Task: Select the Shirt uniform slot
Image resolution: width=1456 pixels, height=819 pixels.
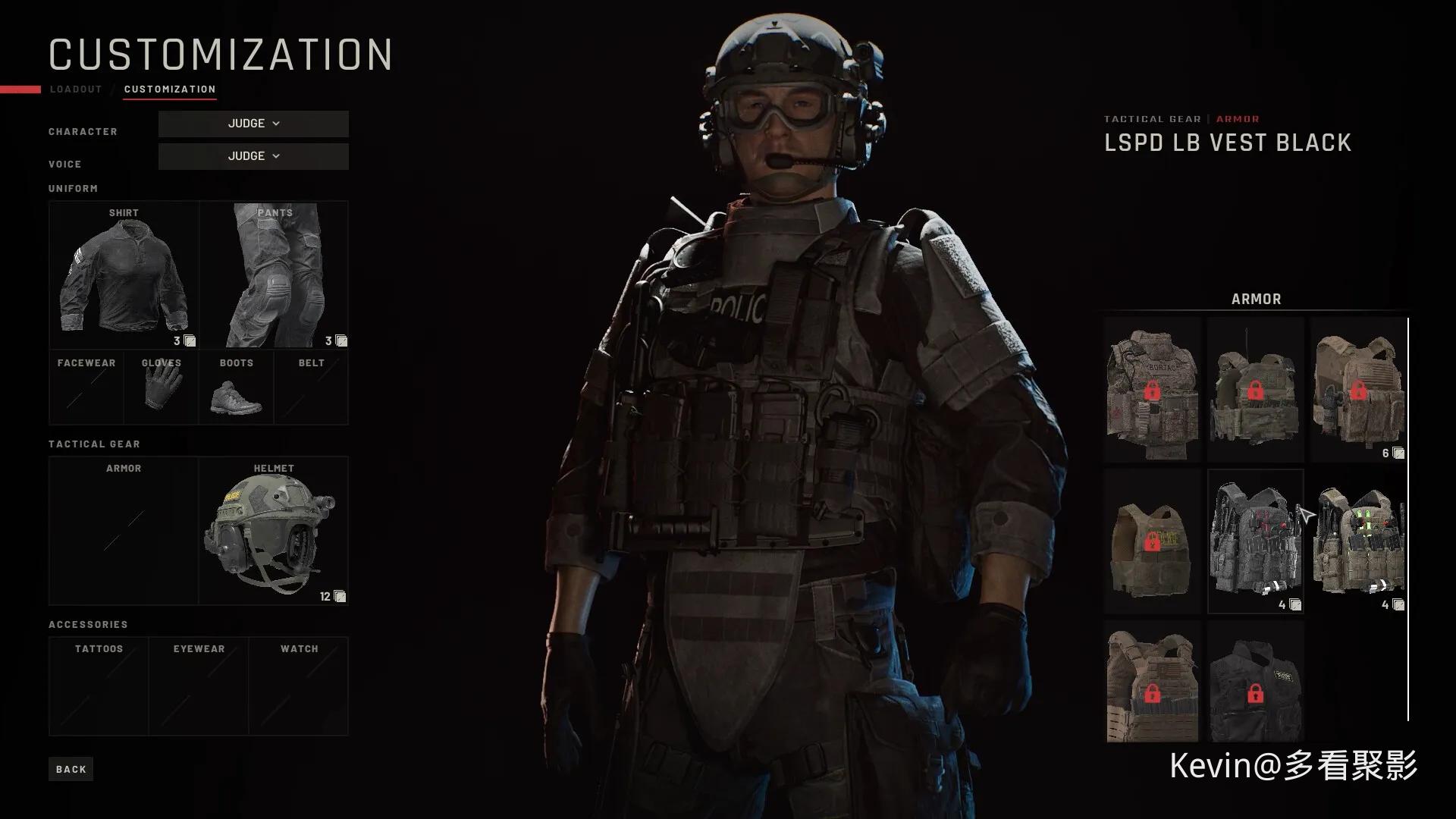Action: pyautogui.click(x=124, y=275)
